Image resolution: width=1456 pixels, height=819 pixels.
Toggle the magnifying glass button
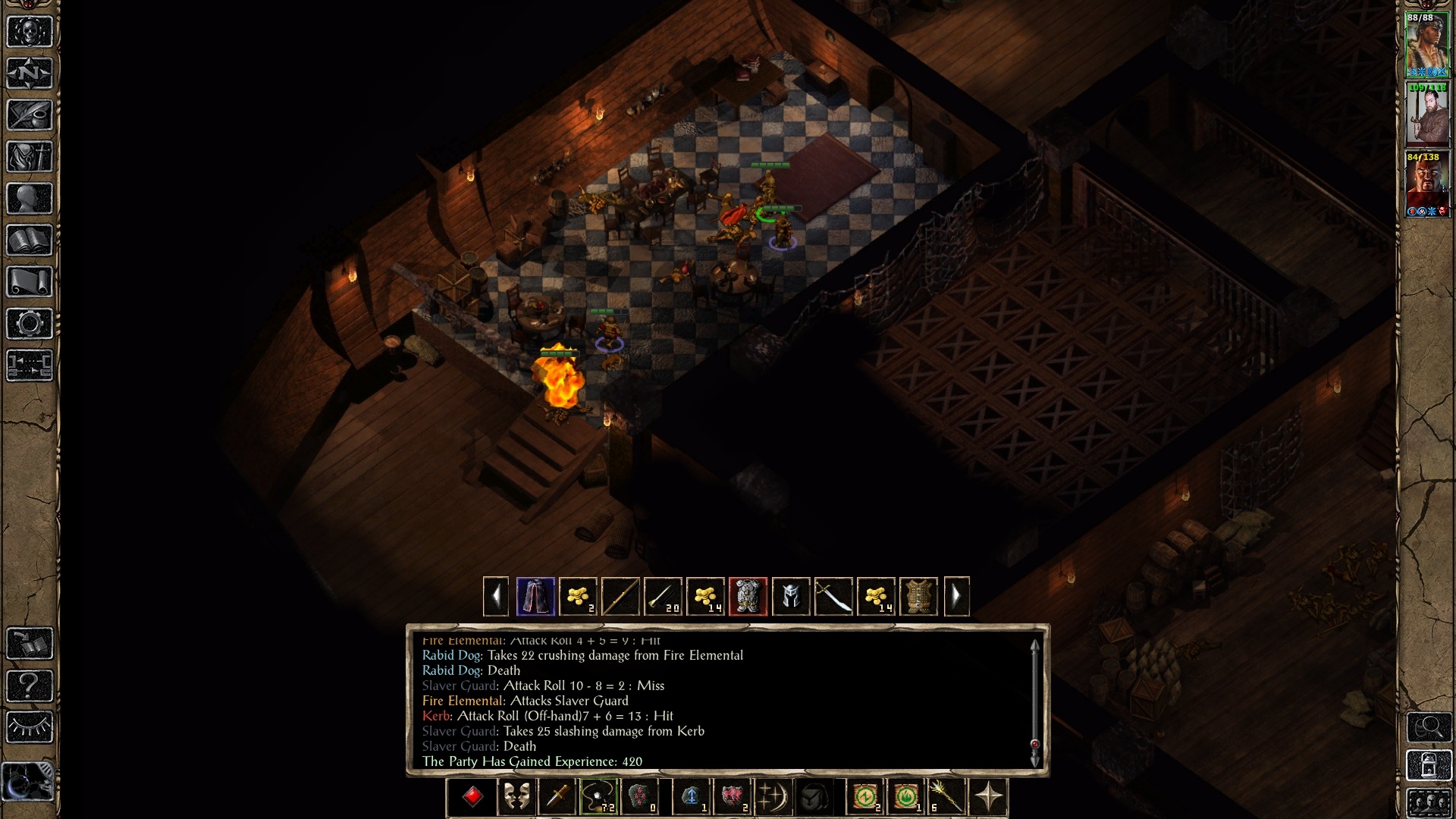coord(1429,727)
